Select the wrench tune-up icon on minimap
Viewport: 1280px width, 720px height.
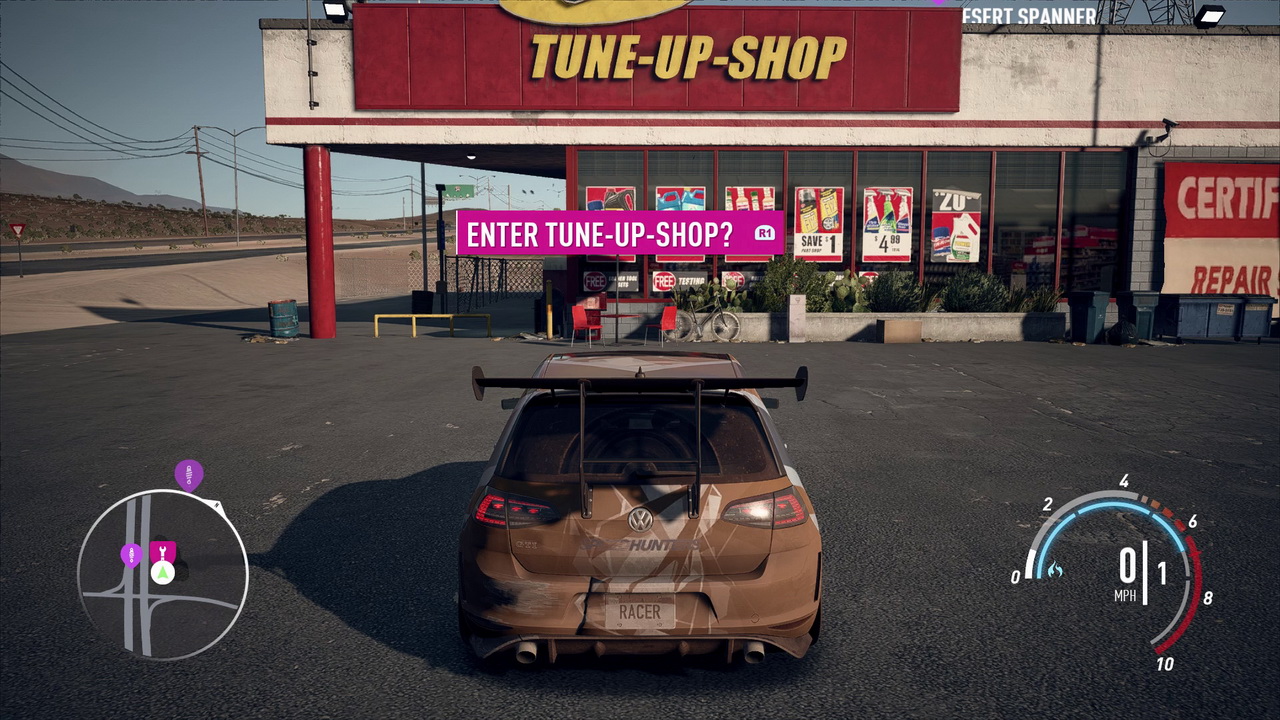coord(162,551)
